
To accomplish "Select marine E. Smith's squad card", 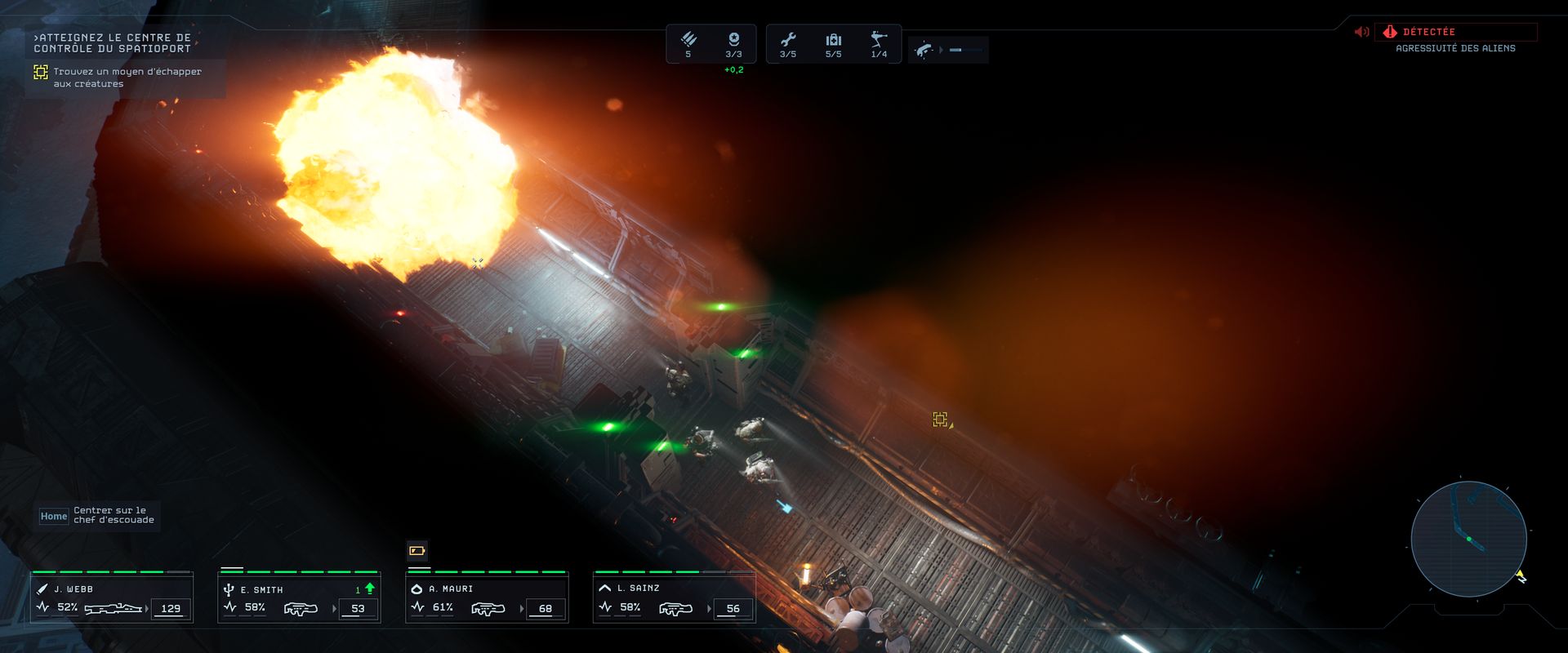I will tap(299, 598).
